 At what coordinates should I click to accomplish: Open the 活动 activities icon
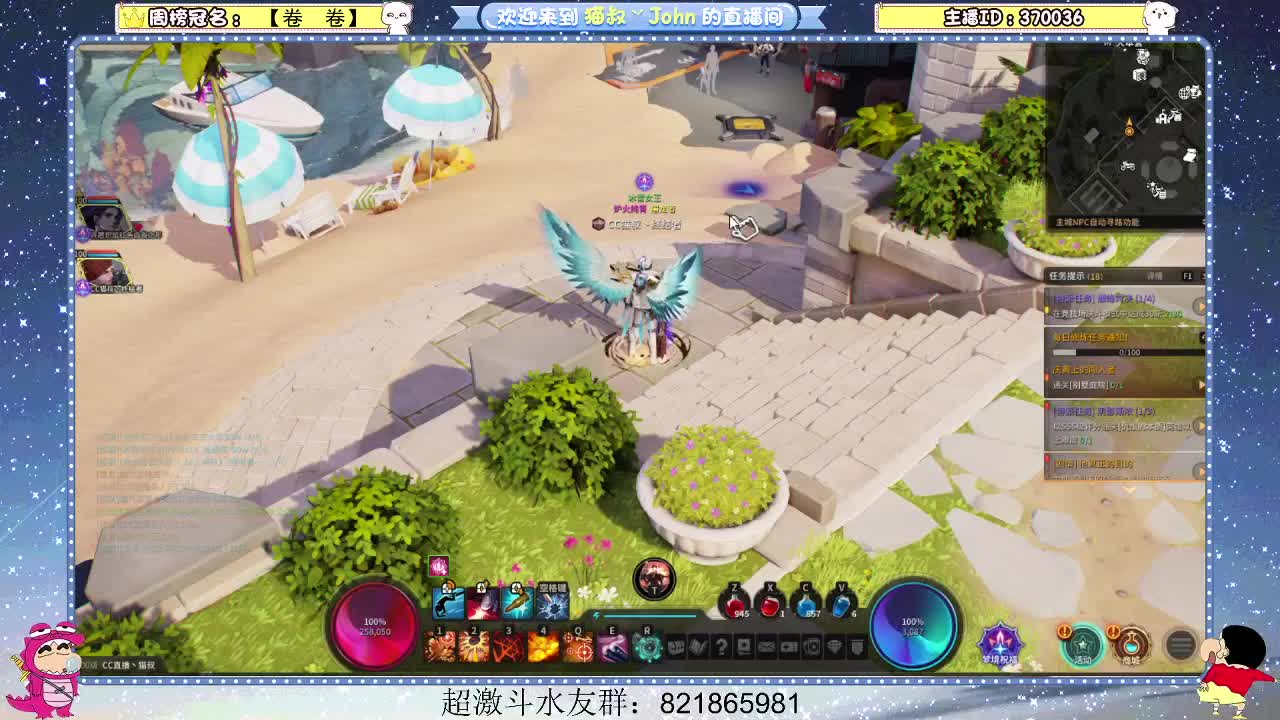pos(1084,646)
